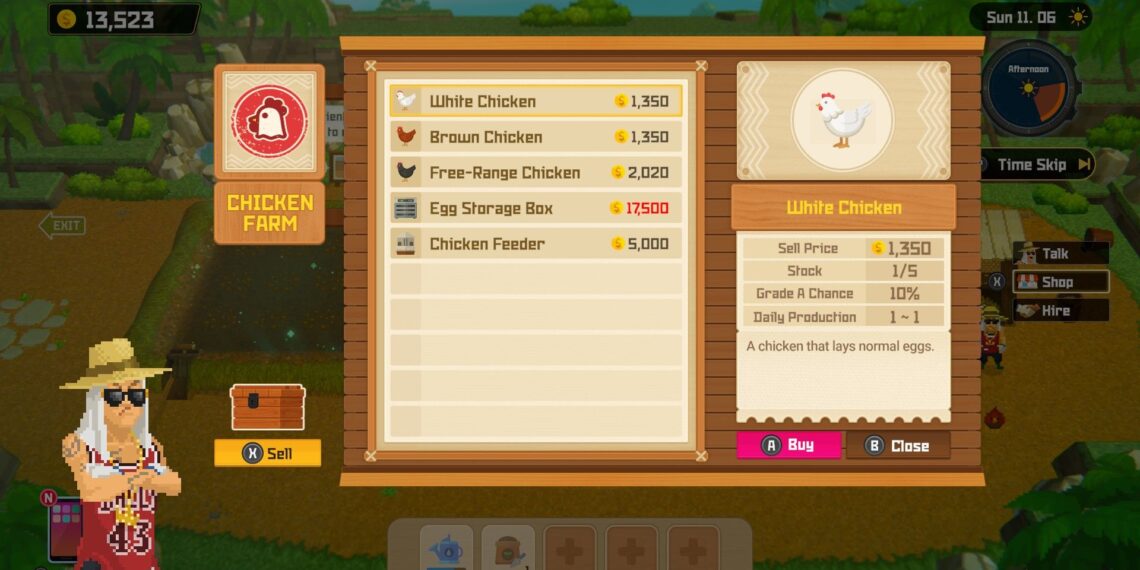Choose the Talk interaction option

(1059, 254)
